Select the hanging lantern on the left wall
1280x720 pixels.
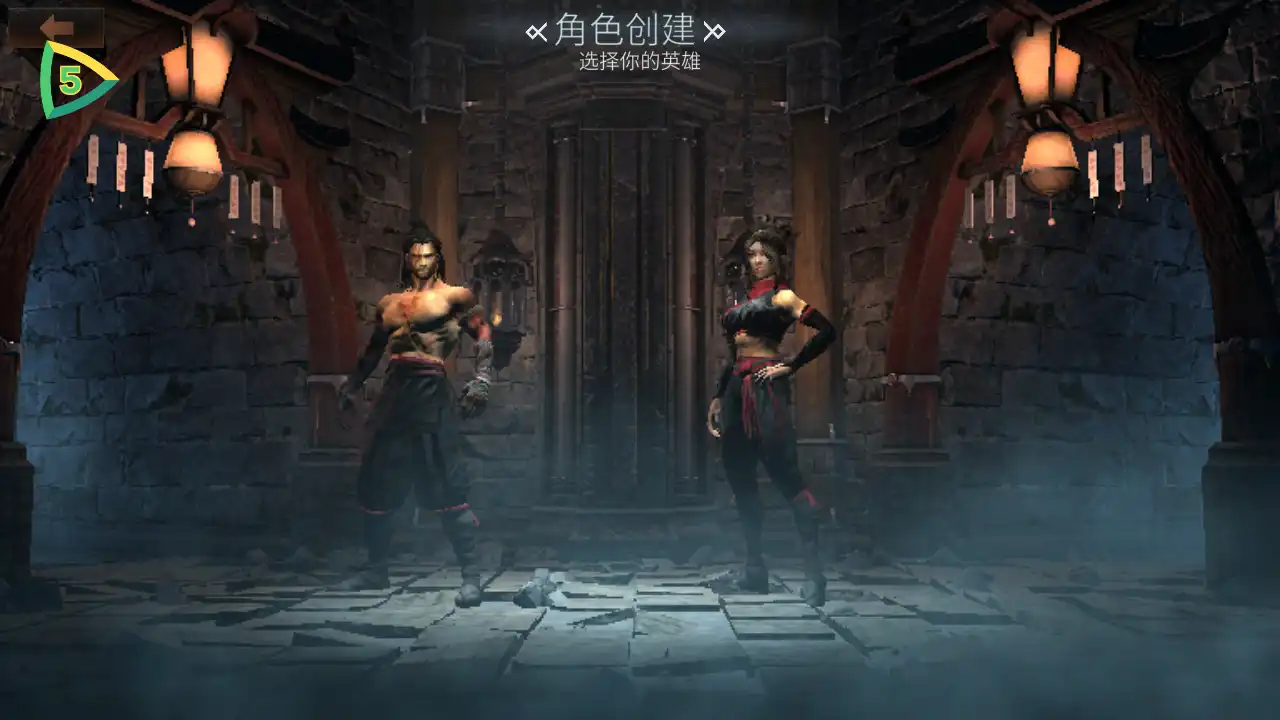pos(192,160)
